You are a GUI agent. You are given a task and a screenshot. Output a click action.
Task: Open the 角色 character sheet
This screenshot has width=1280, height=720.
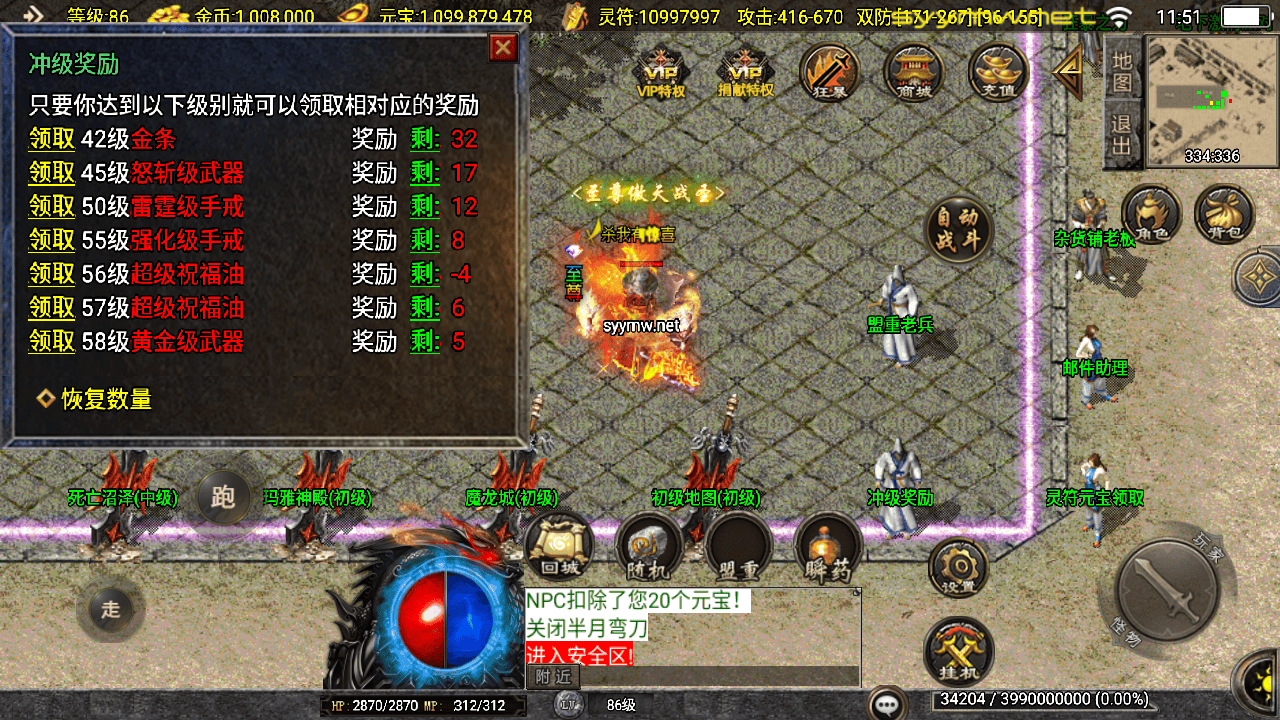1151,215
